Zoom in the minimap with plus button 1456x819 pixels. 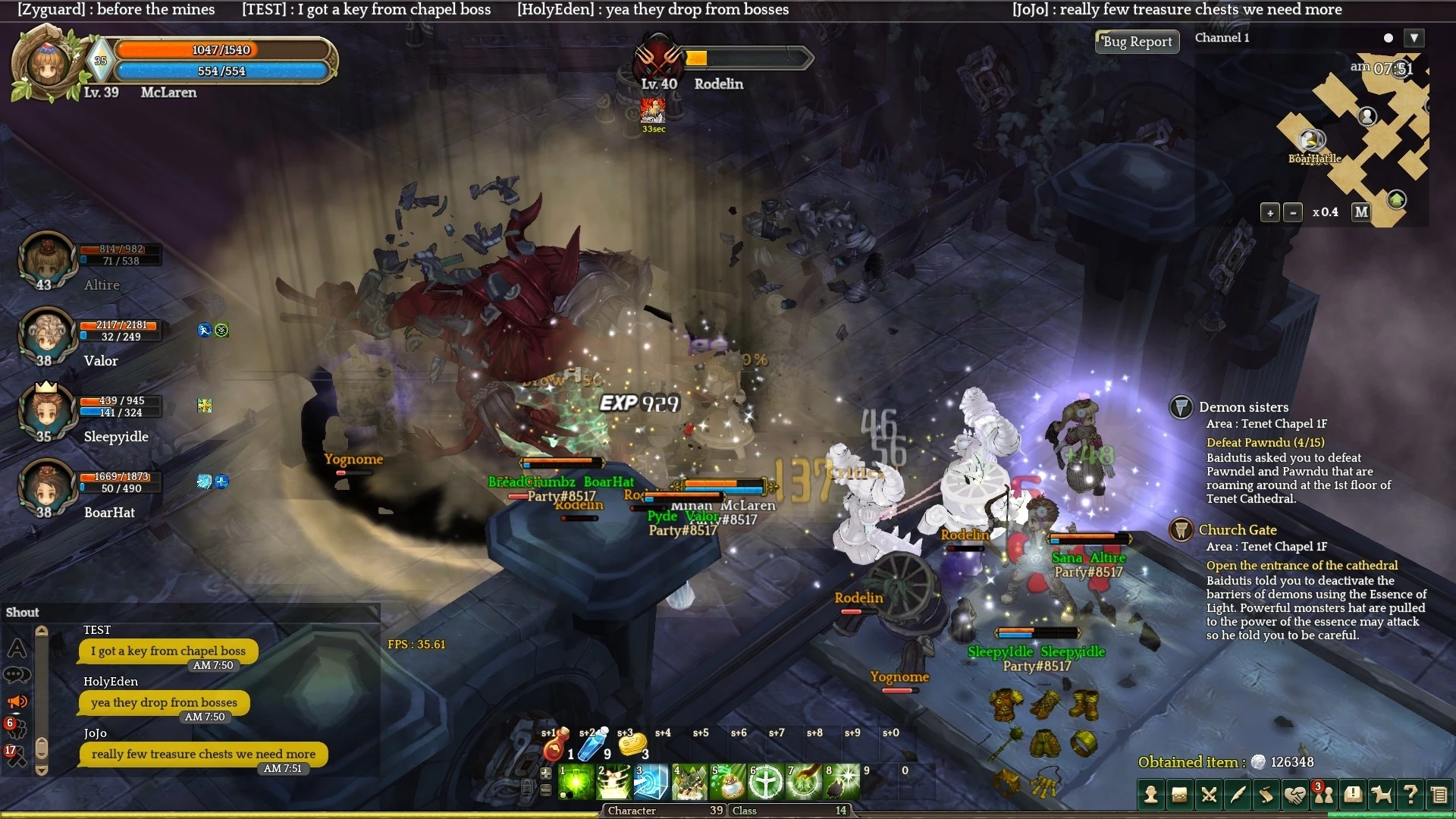1270,213
